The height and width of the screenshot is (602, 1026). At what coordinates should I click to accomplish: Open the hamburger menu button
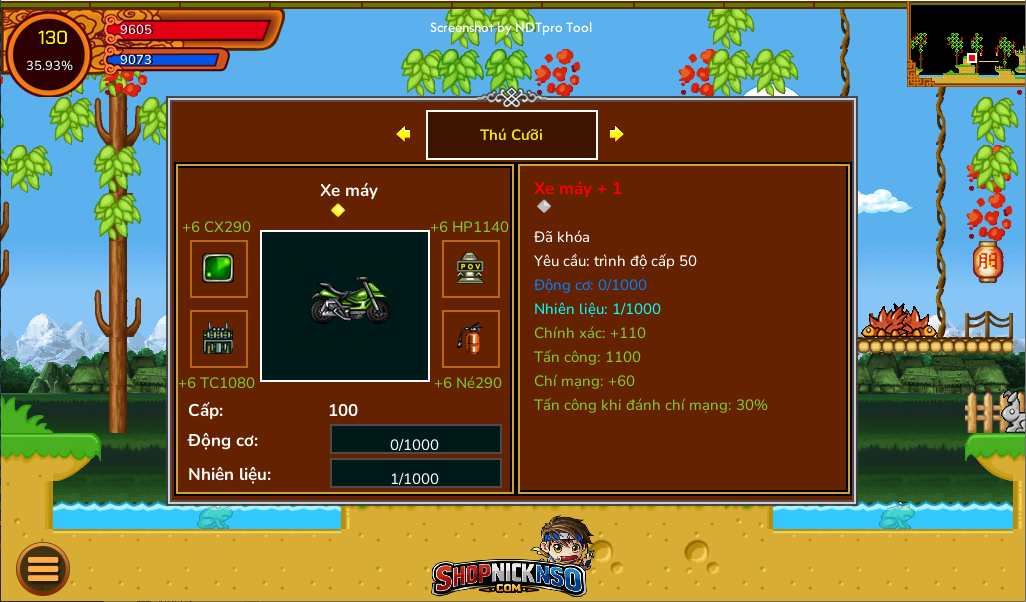click(43, 569)
